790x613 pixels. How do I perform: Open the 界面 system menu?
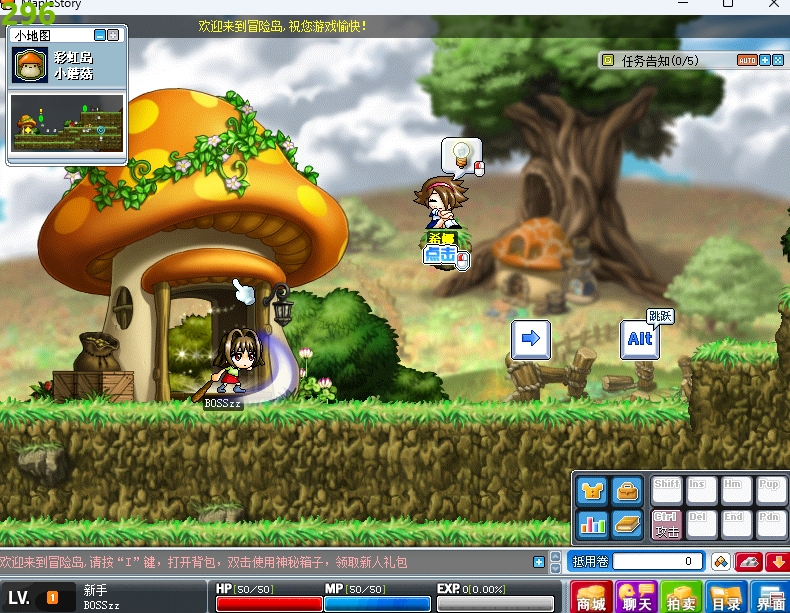point(769,597)
